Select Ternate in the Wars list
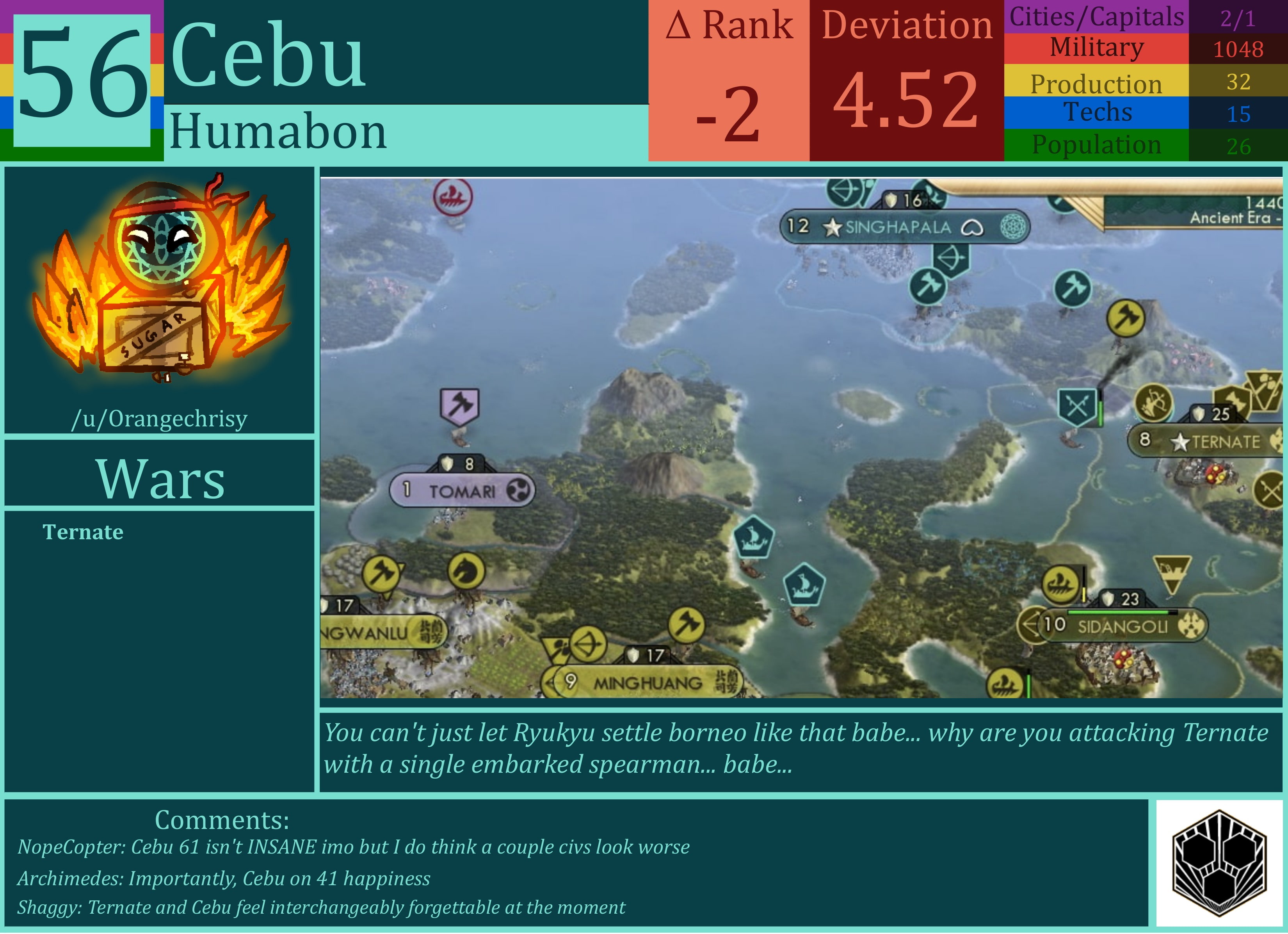 click(x=83, y=532)
